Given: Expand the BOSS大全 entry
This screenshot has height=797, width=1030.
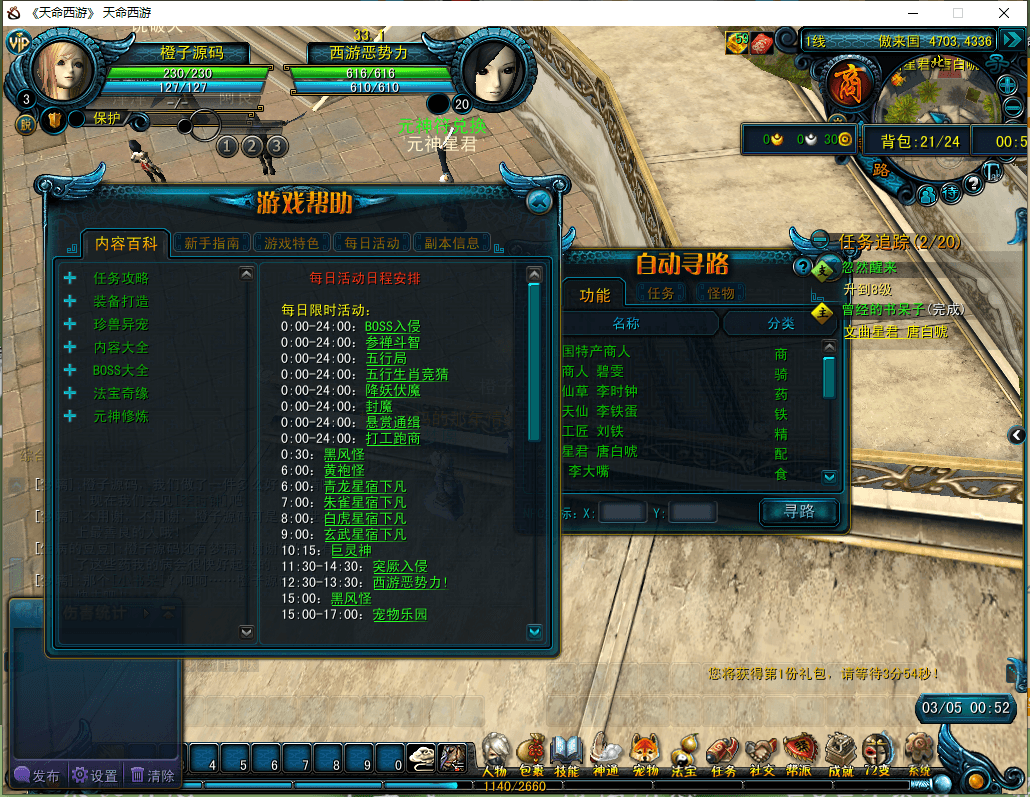Looking at the screenshot, I should click(70, 370).
